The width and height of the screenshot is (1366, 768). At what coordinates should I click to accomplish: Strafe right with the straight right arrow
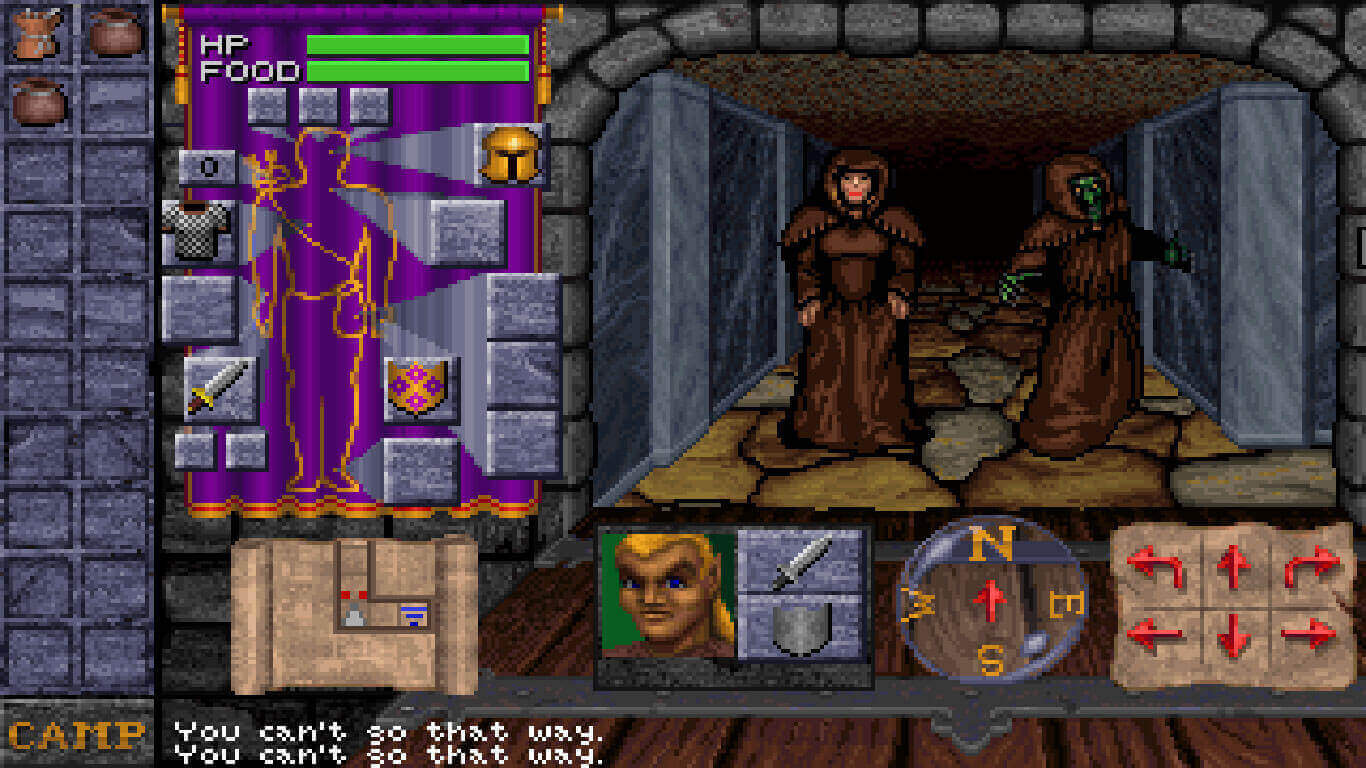tap(1309, 635)
